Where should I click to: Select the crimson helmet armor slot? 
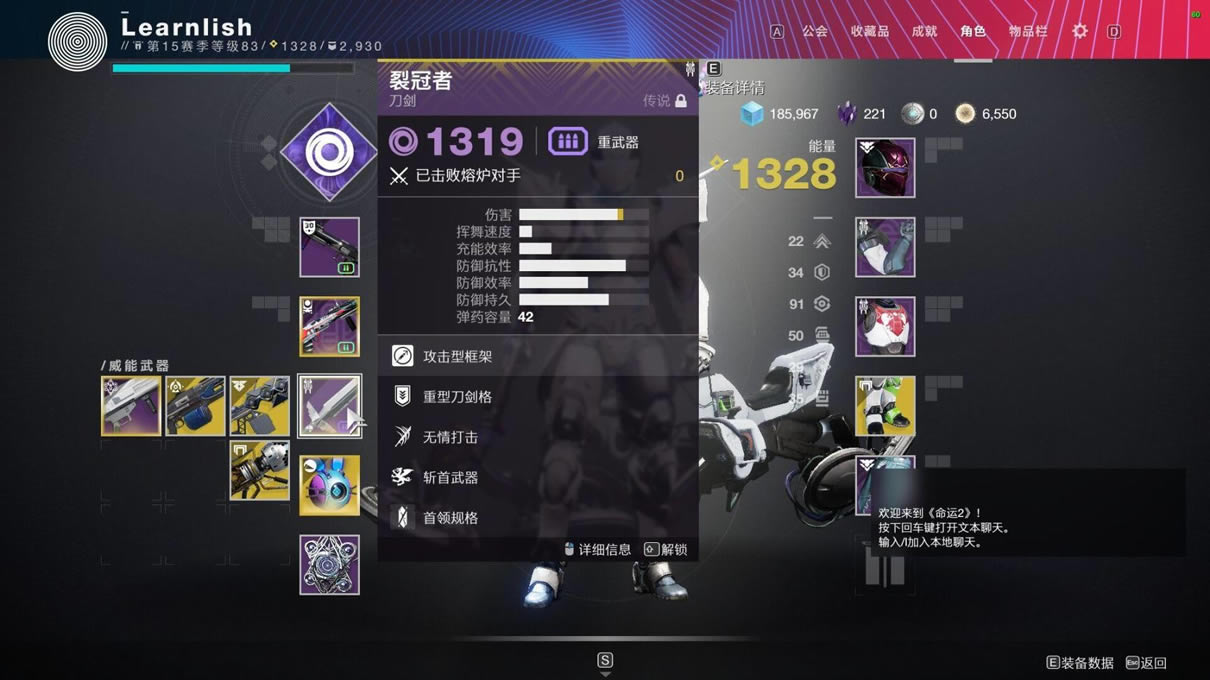point(885,168)
